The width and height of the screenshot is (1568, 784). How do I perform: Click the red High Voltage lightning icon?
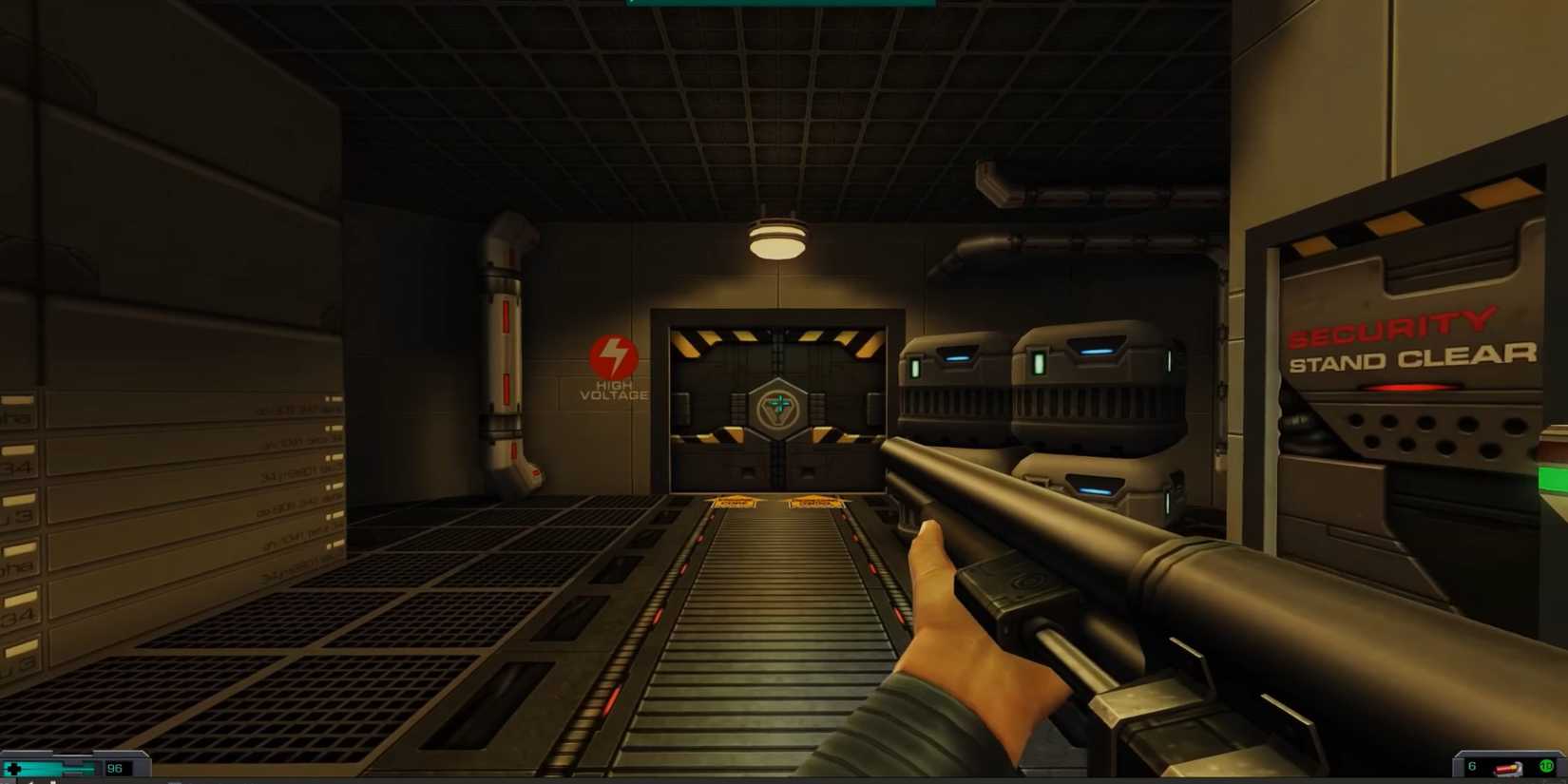click(613, 358)
